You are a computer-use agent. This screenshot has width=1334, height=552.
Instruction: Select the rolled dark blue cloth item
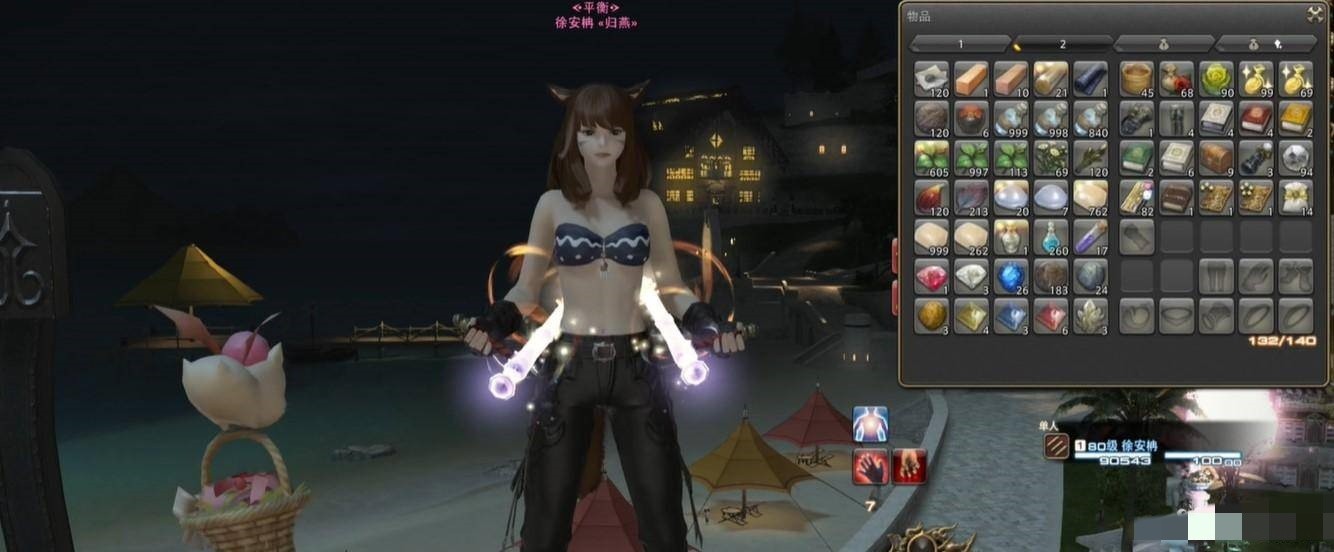1090,78
